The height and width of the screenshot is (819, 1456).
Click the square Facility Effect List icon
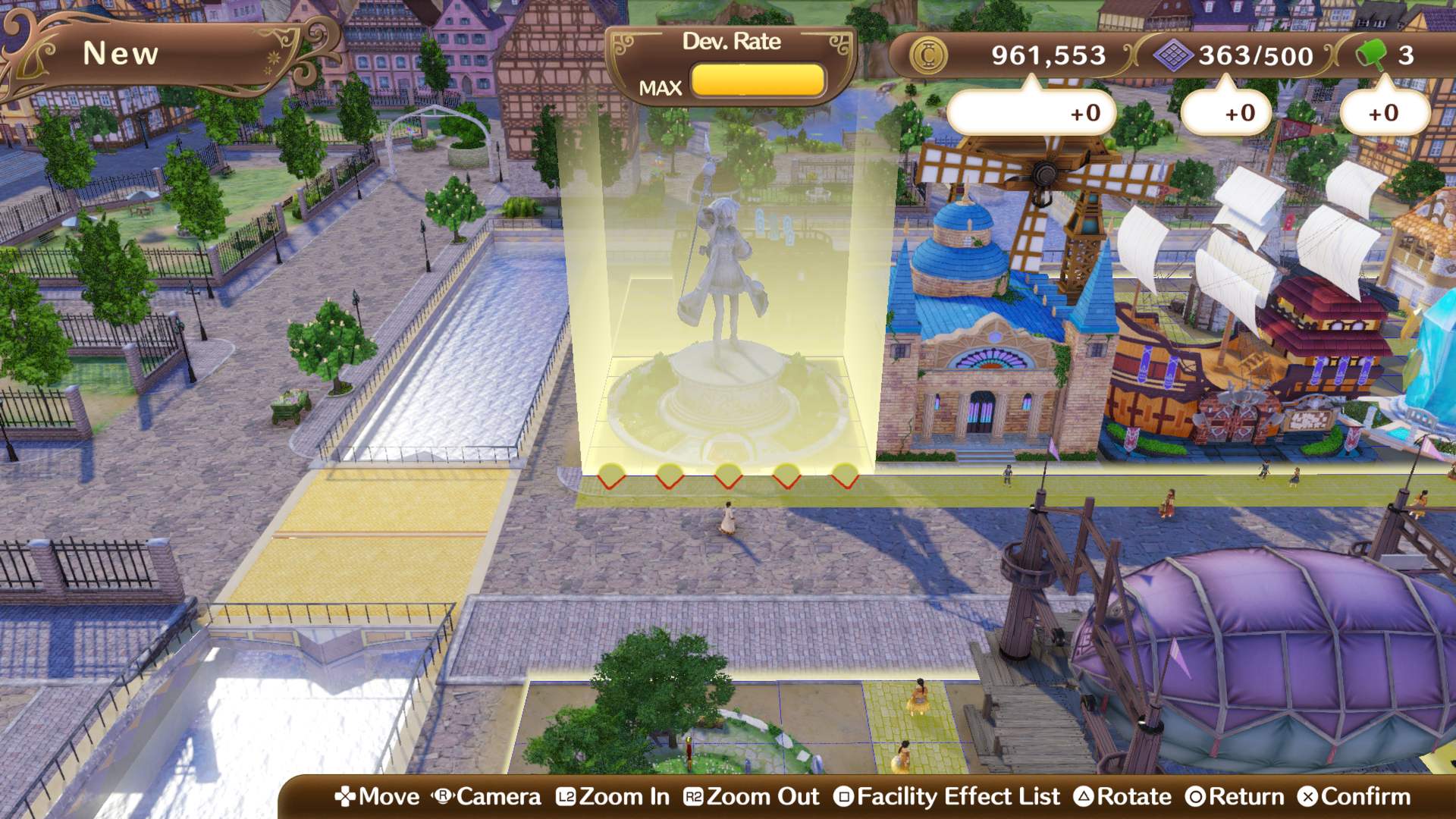pos(844,797)
